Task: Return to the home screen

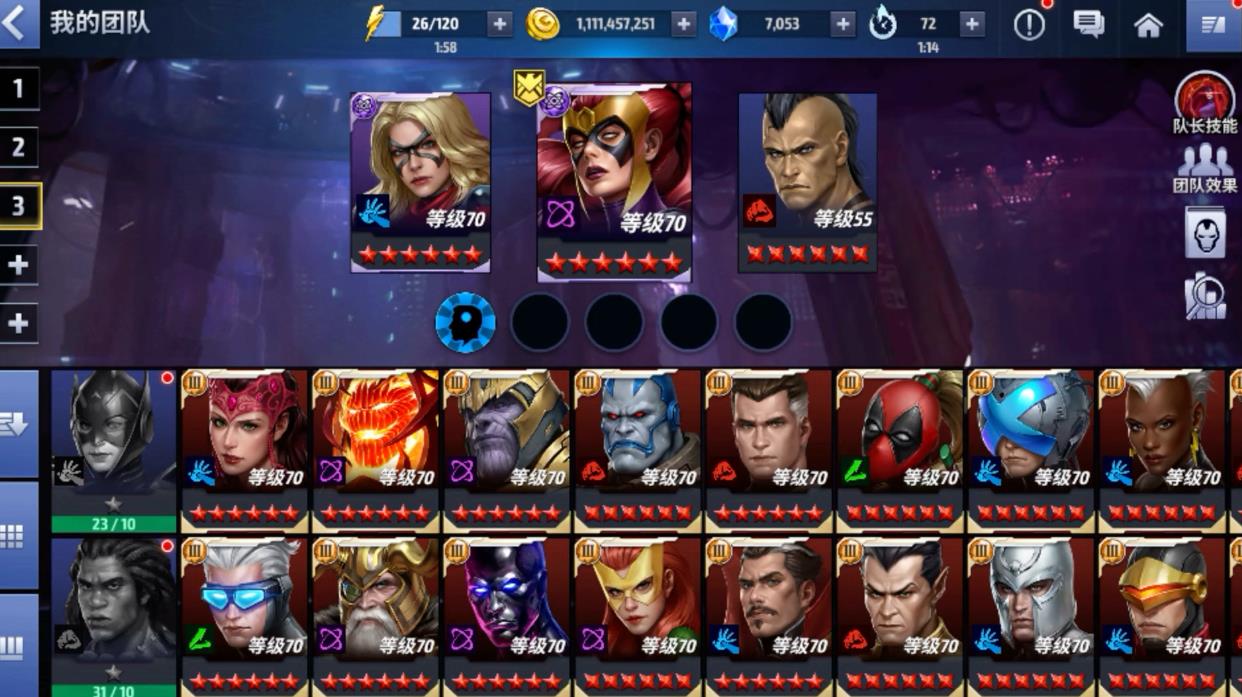Action: click(1148, 25)
